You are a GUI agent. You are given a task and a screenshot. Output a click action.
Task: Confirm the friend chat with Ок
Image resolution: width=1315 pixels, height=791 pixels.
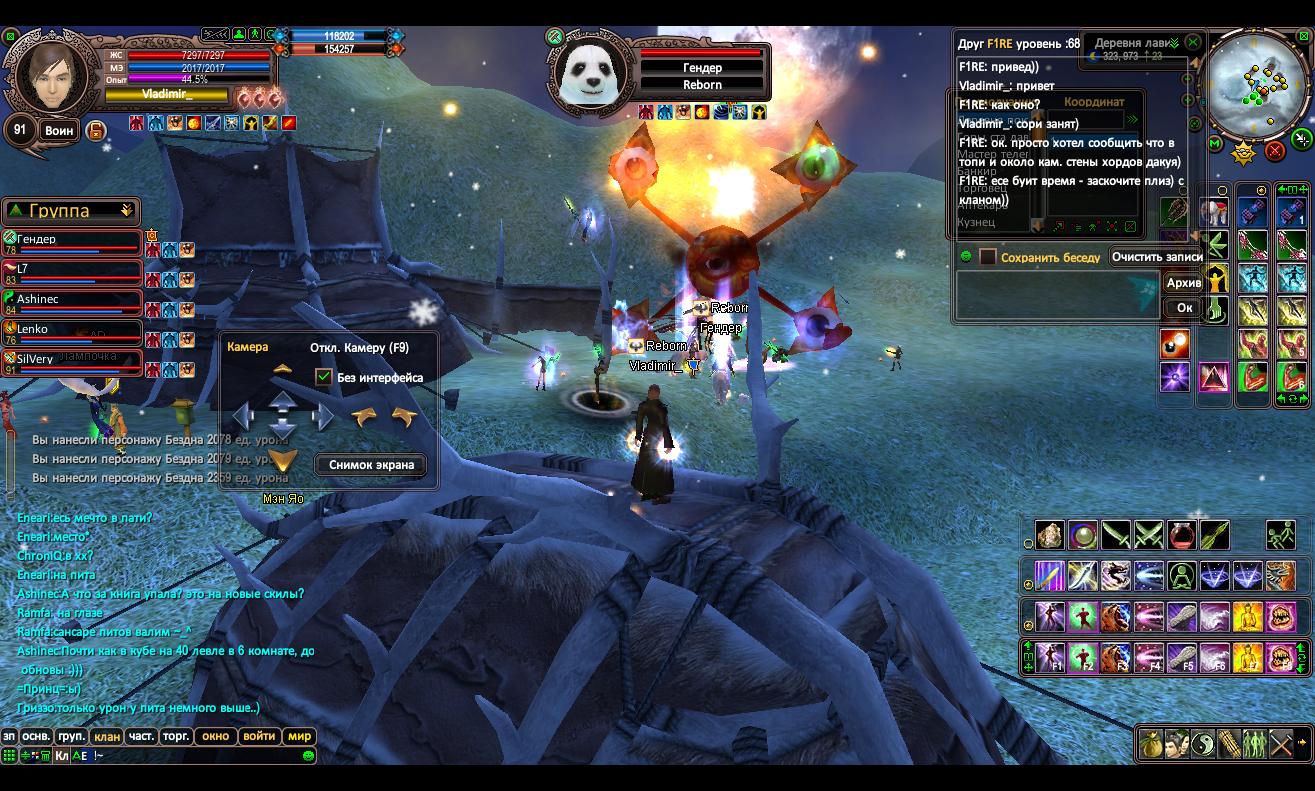pyautogui.click(x=1184, y=308)
